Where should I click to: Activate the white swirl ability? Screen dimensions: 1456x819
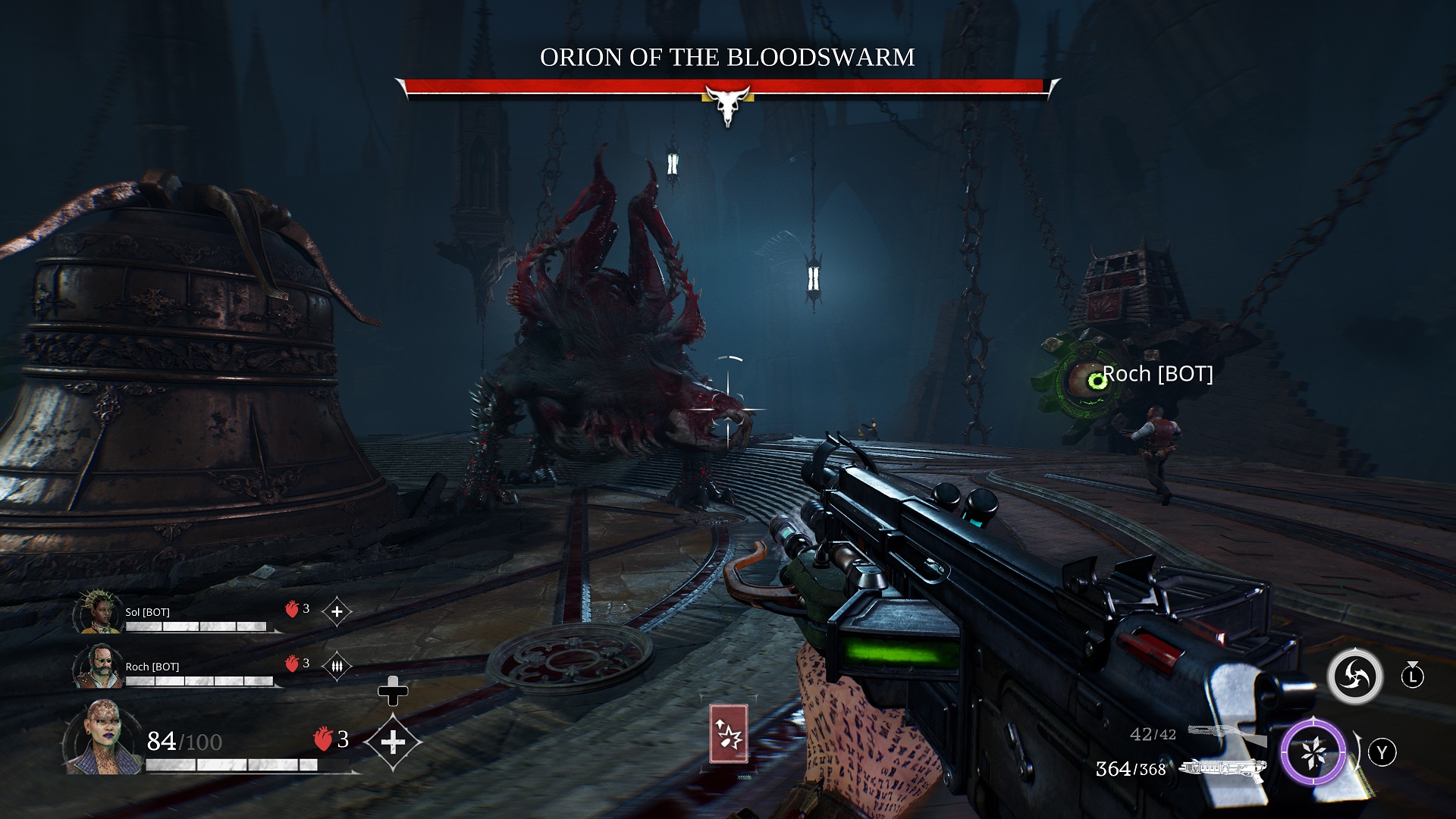1354,676
